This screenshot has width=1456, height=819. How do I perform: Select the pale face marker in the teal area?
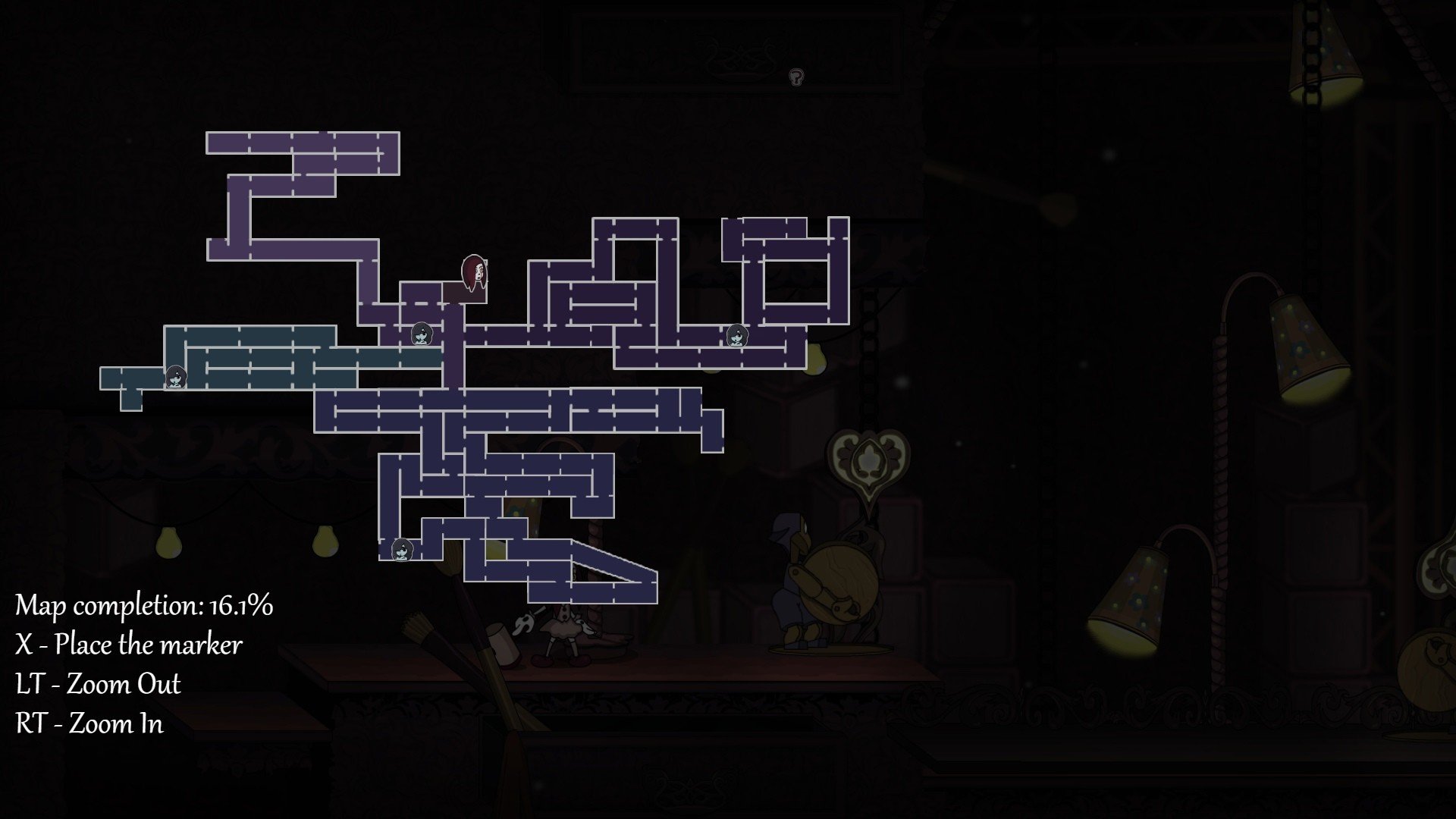176,376
